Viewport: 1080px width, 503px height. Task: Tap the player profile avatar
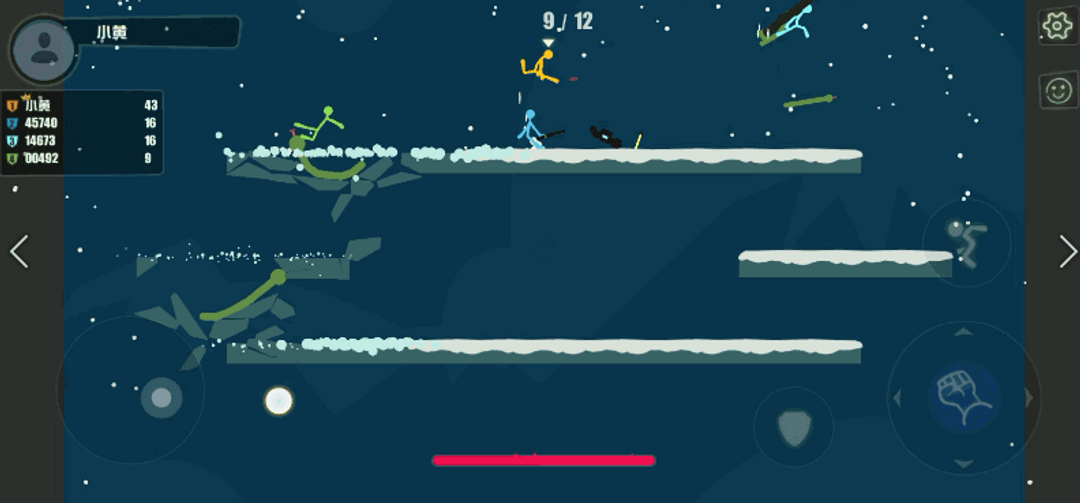[x=43, y=47]
